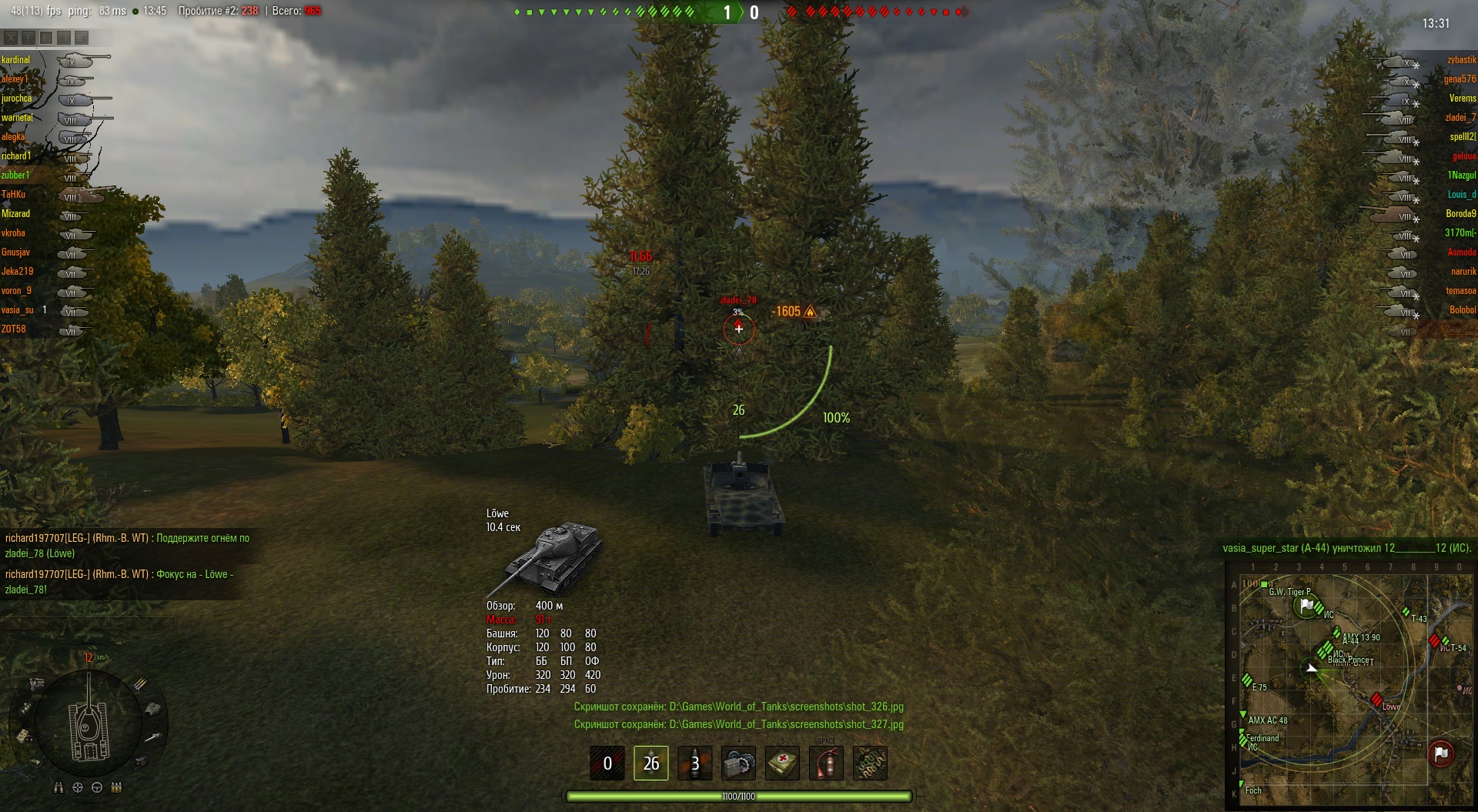Viewport: 1478px width, 812px height.
Task: Use the repair kit consumable
Action: click(738, 763)
